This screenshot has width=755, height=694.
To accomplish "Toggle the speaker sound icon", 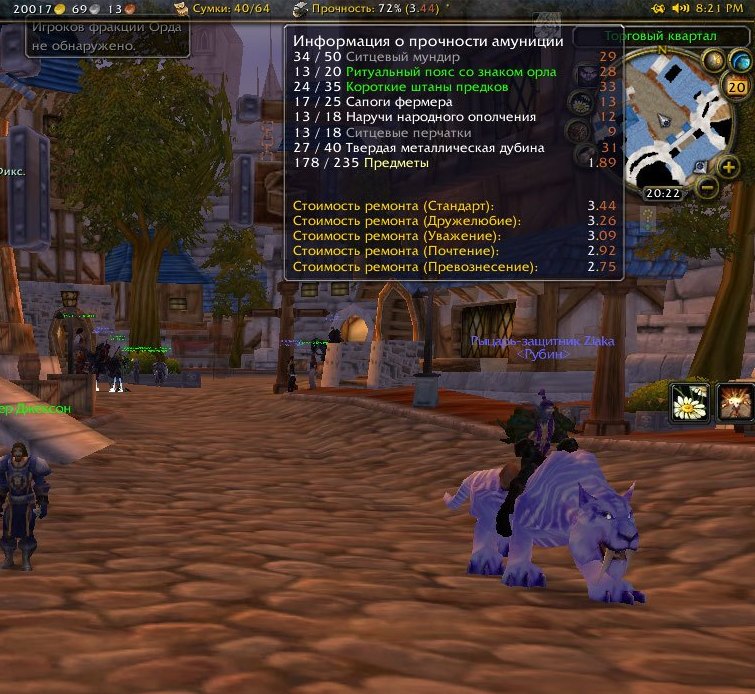I will point(681,8).
